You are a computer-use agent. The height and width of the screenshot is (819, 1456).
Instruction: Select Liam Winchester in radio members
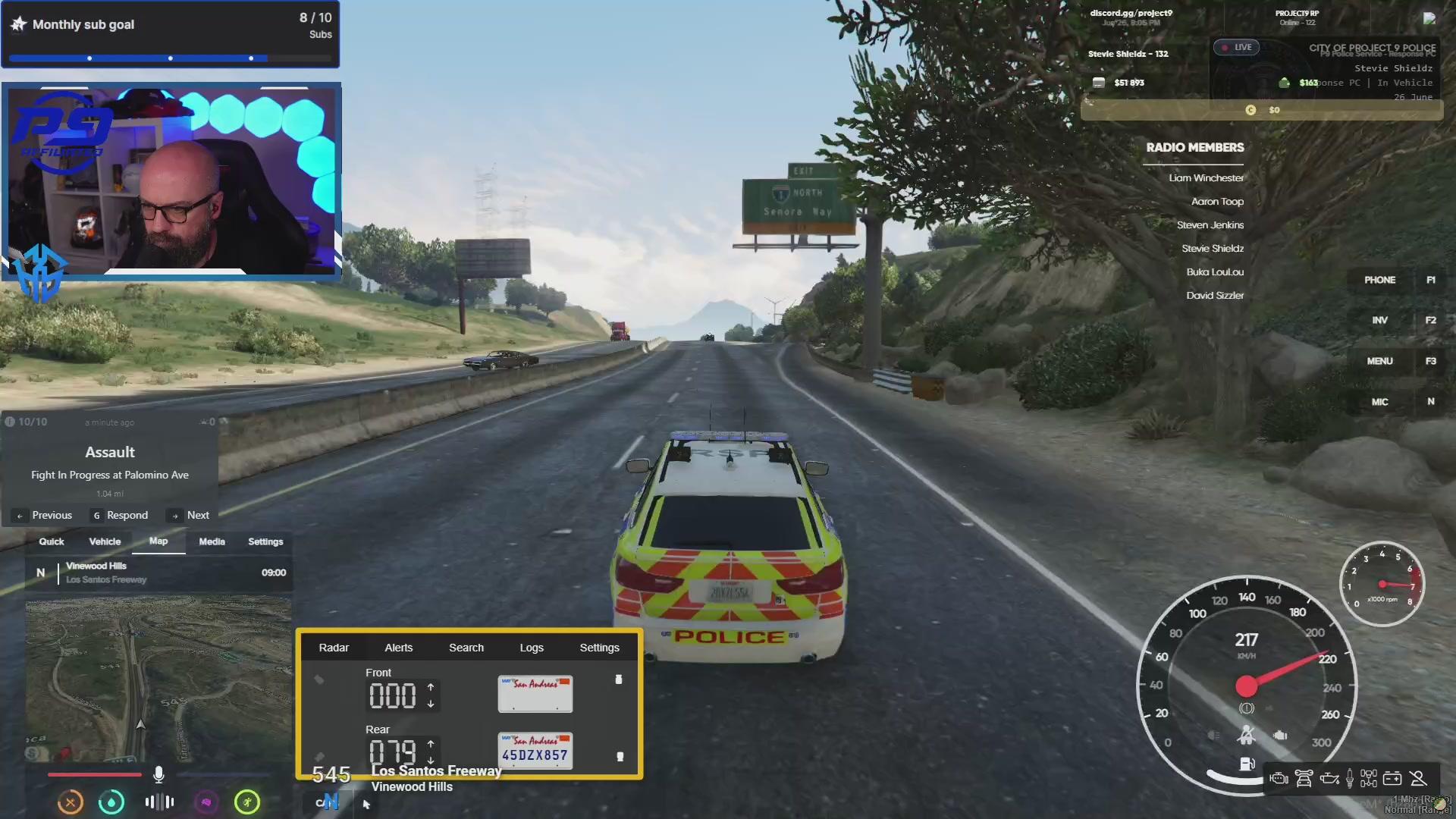click(1206, 178)
